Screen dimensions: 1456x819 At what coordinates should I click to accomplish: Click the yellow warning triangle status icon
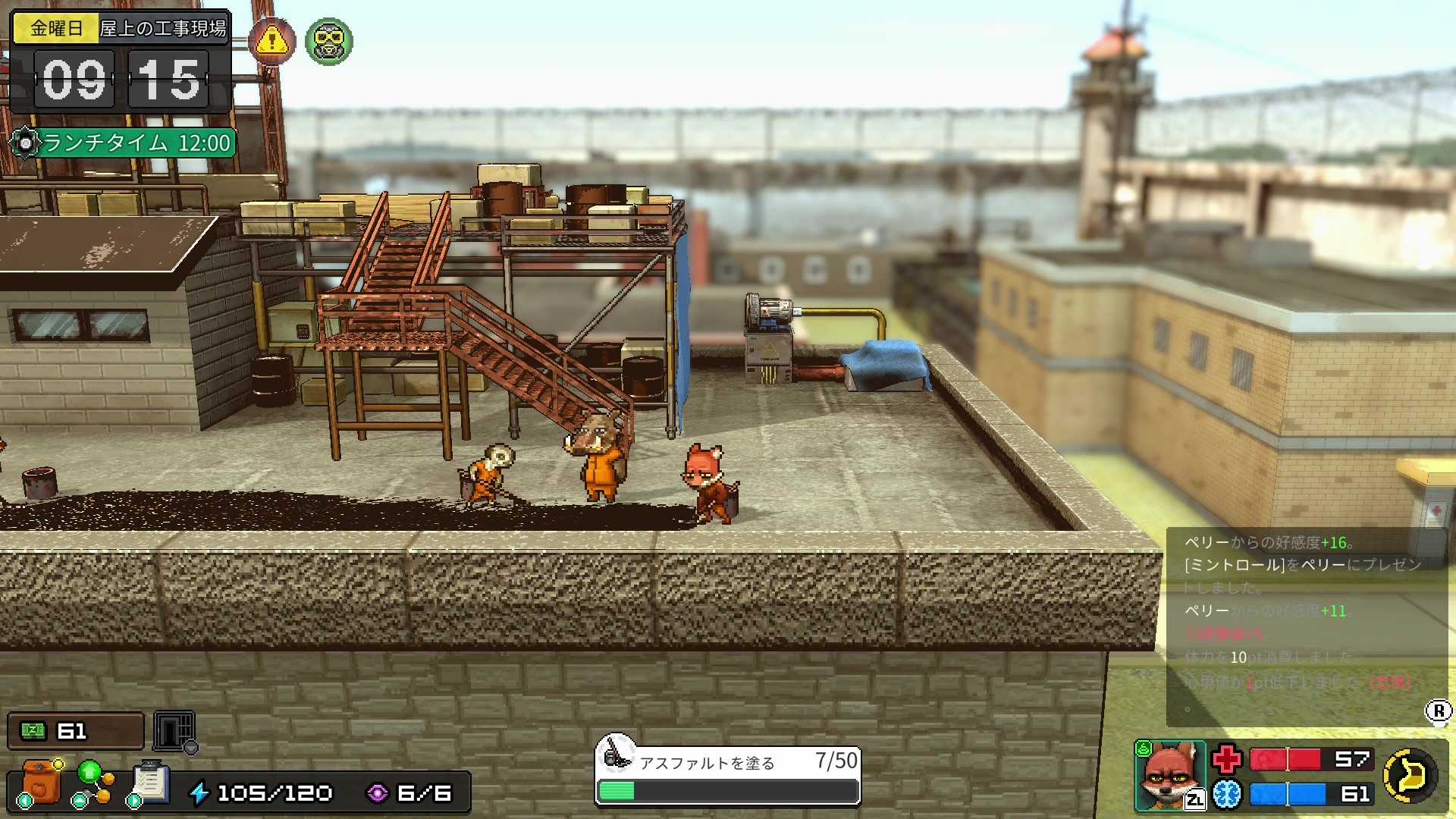pos(272,41)
